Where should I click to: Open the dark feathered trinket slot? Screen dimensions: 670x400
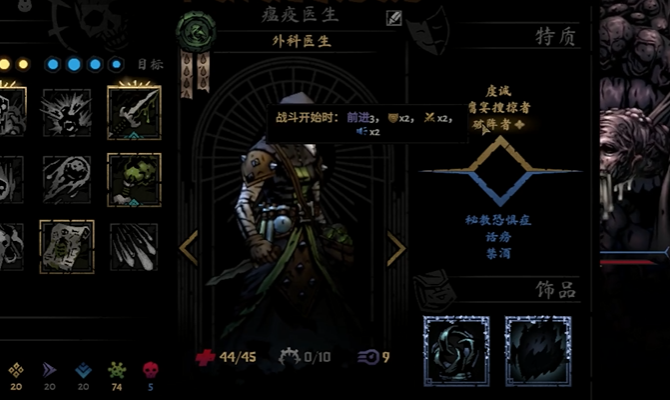[537, 350]
